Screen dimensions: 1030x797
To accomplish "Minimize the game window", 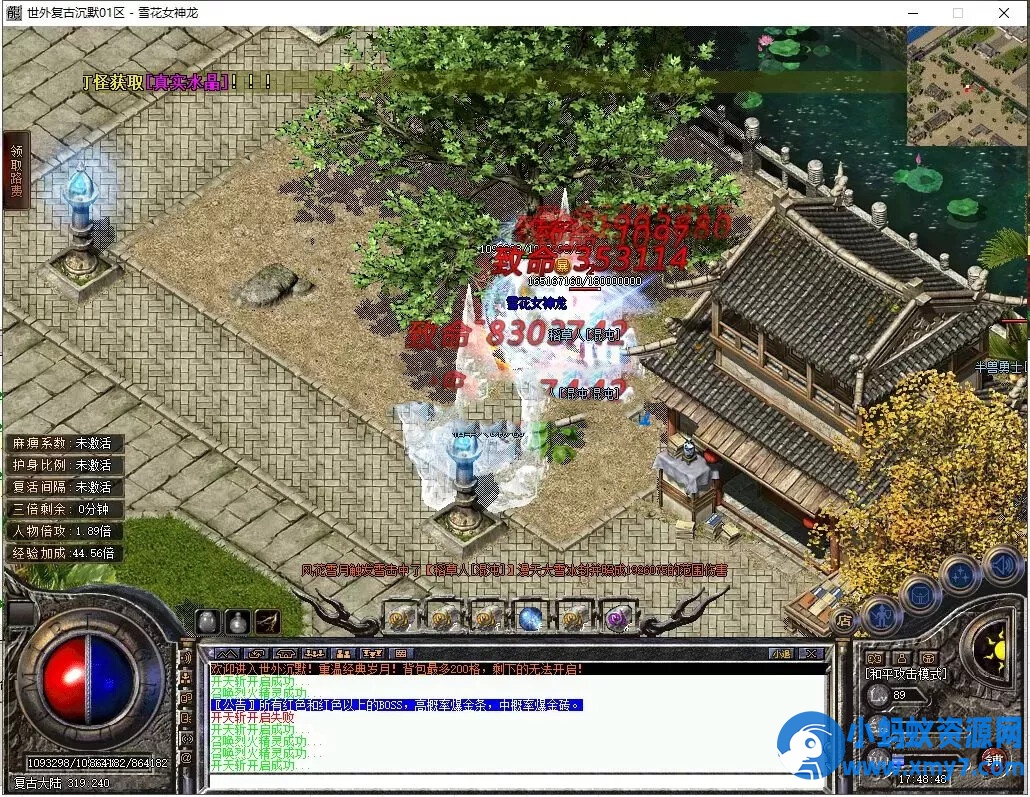I will pos(911,13).
